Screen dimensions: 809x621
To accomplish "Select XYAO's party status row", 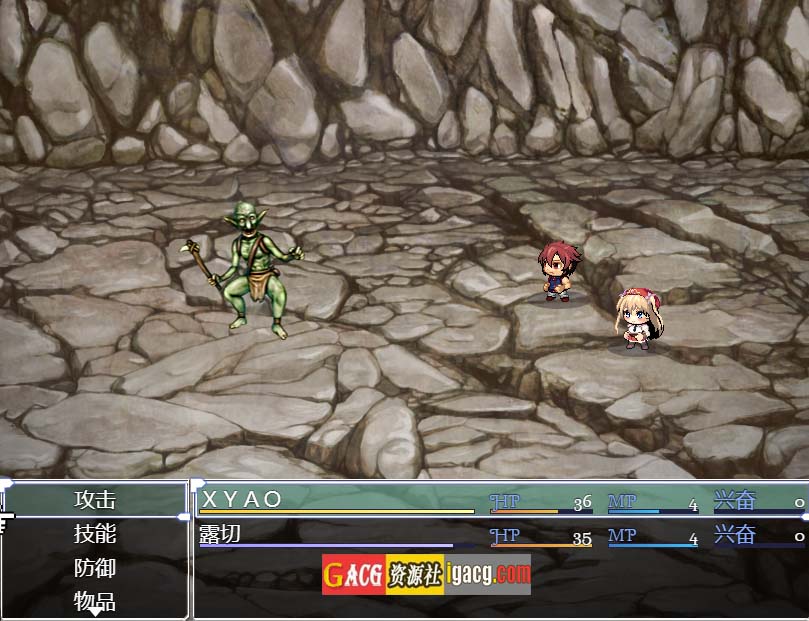I will 498,500.
